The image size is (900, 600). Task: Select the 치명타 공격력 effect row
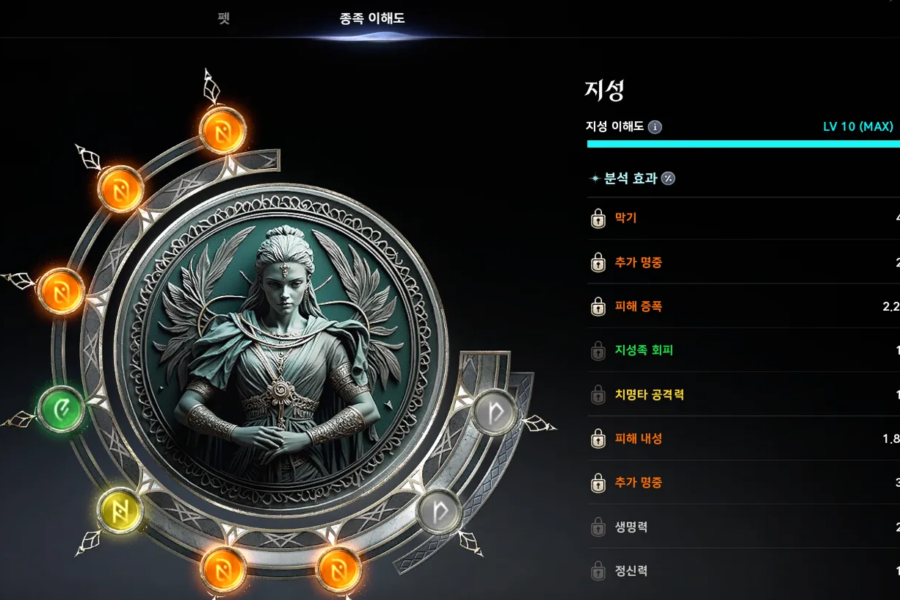(740, 394)
